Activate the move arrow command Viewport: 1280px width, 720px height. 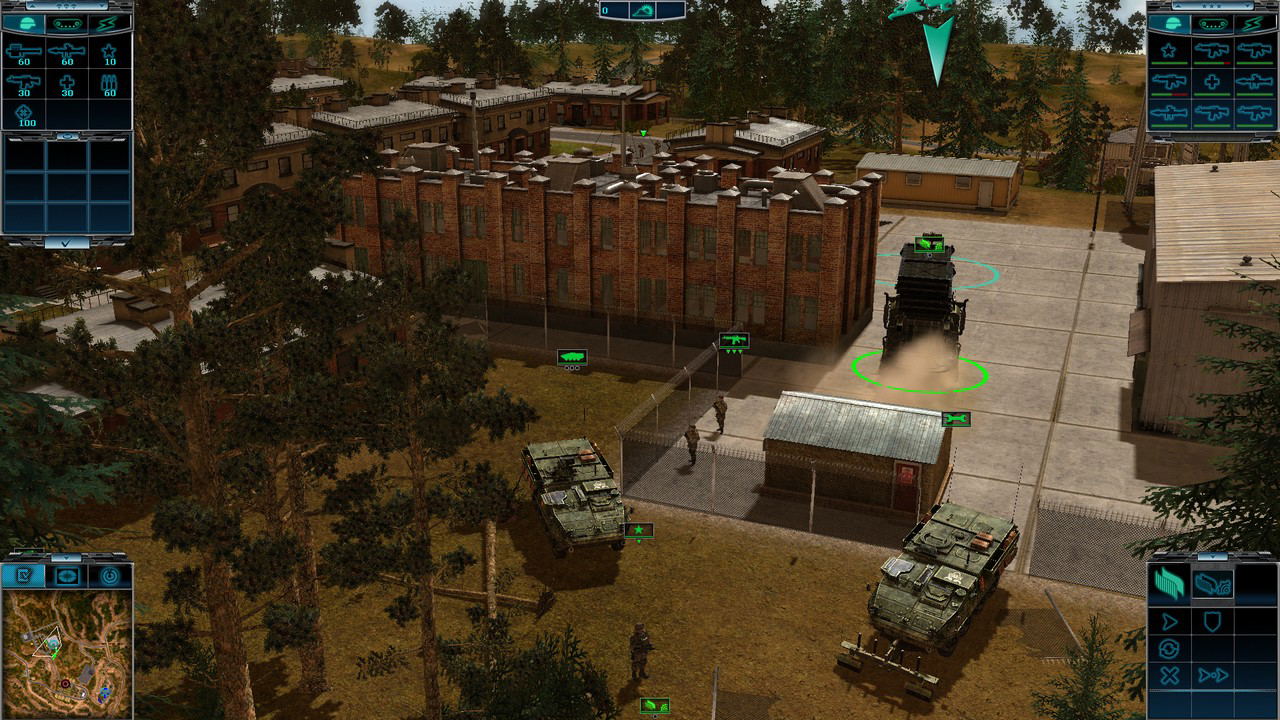pos(1169,621)
